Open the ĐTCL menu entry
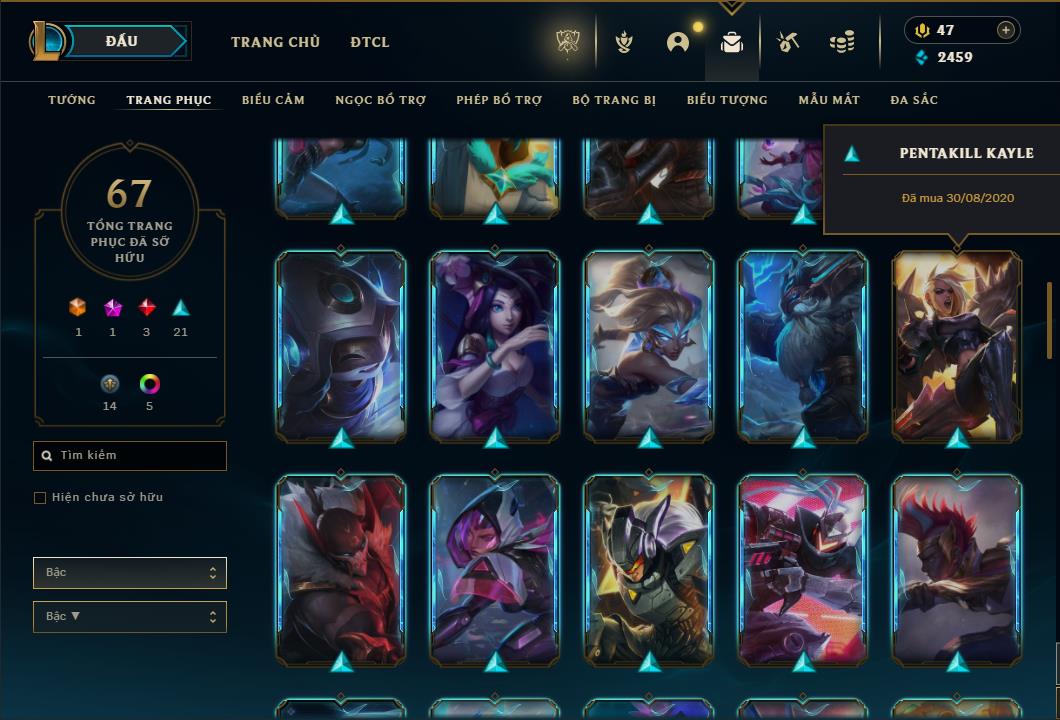The height and width of the screenshot is (720, 1060). 370,42
